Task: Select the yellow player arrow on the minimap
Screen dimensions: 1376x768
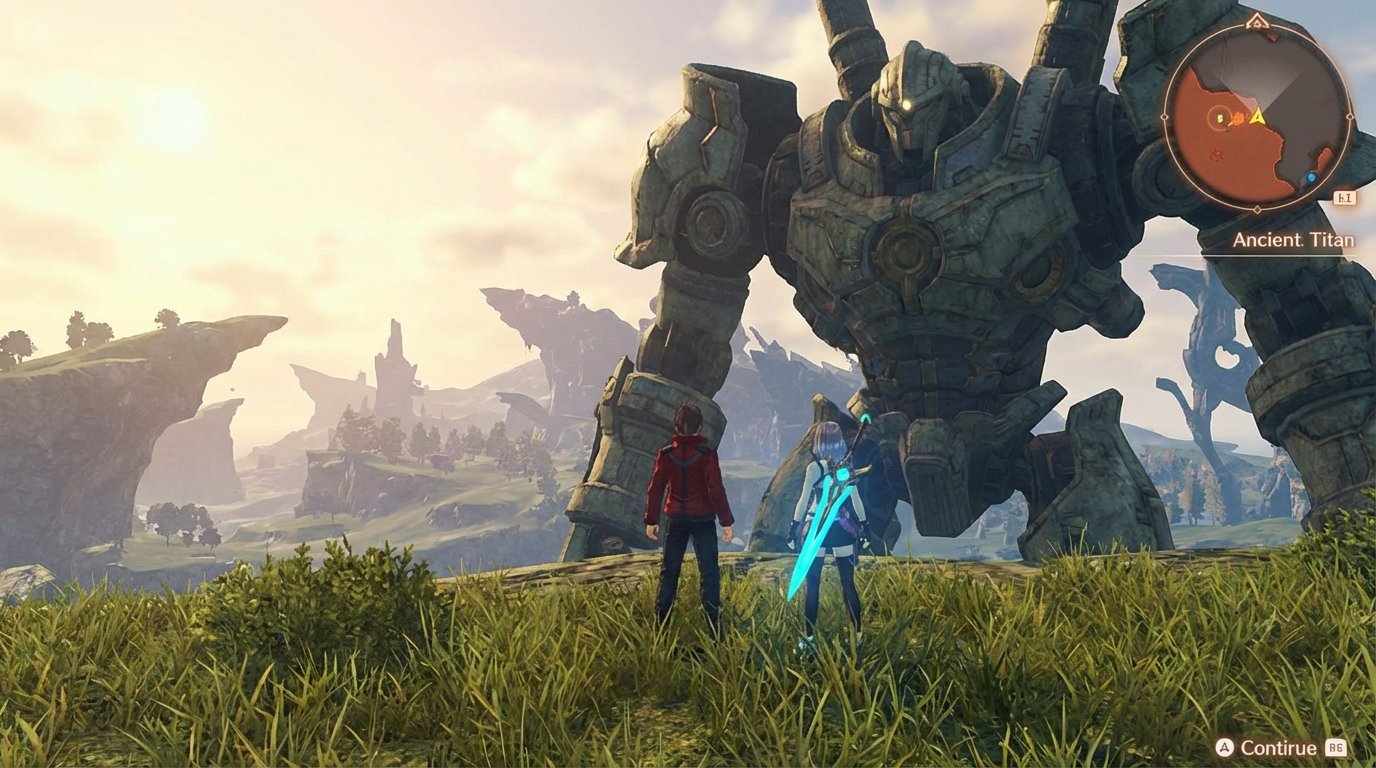Action: (1258, 117)
